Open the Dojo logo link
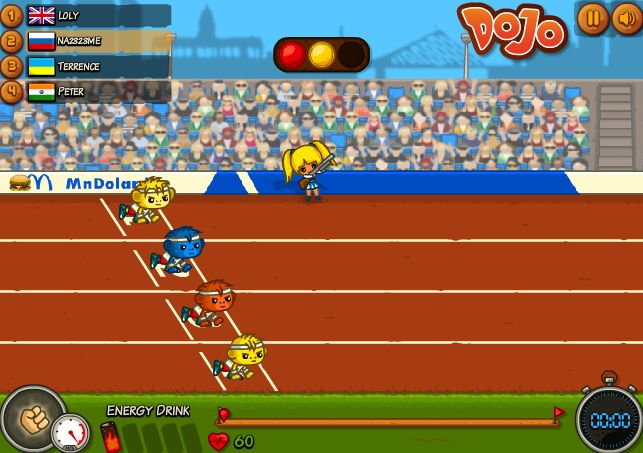The height and width of the screenshot is (453, 643). click(512, 28)
